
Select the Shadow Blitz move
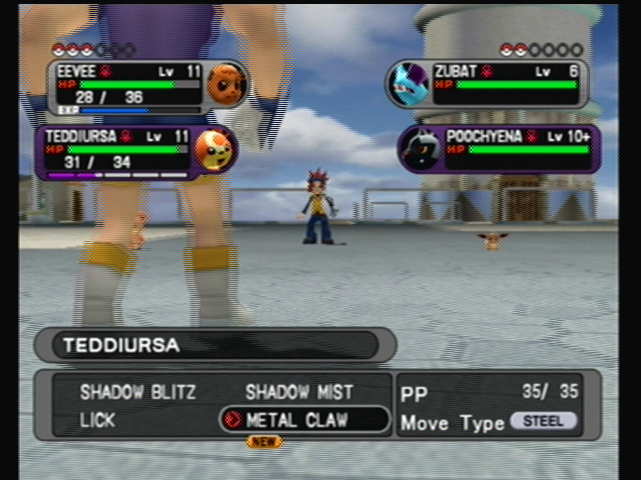click(x=124, y=393)
